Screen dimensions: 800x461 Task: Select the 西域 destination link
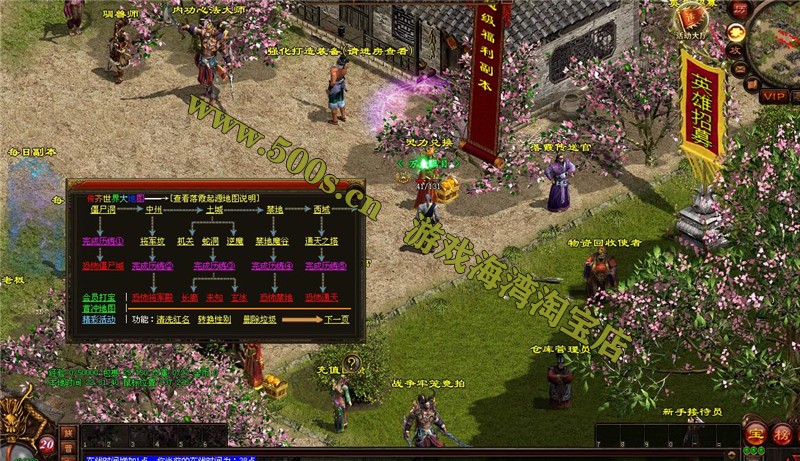[321, 210]
